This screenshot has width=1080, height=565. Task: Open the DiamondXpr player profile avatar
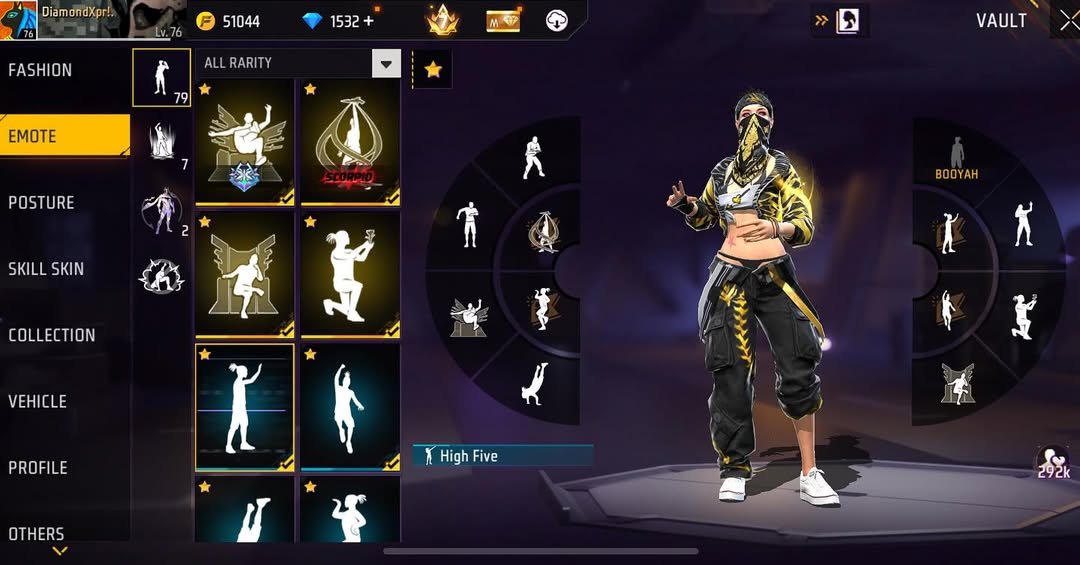pos(20,19)
